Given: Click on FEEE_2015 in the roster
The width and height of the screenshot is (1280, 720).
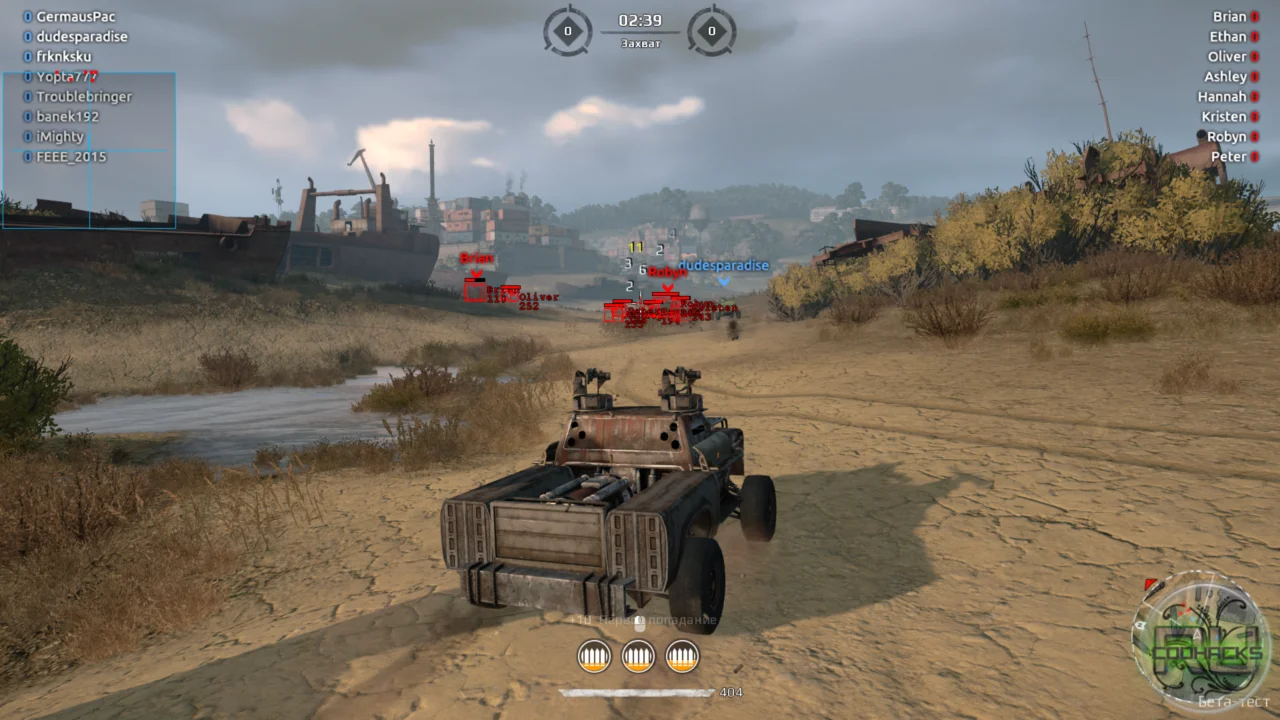Looking at the screenshot, I should click(x=71, y=157).
